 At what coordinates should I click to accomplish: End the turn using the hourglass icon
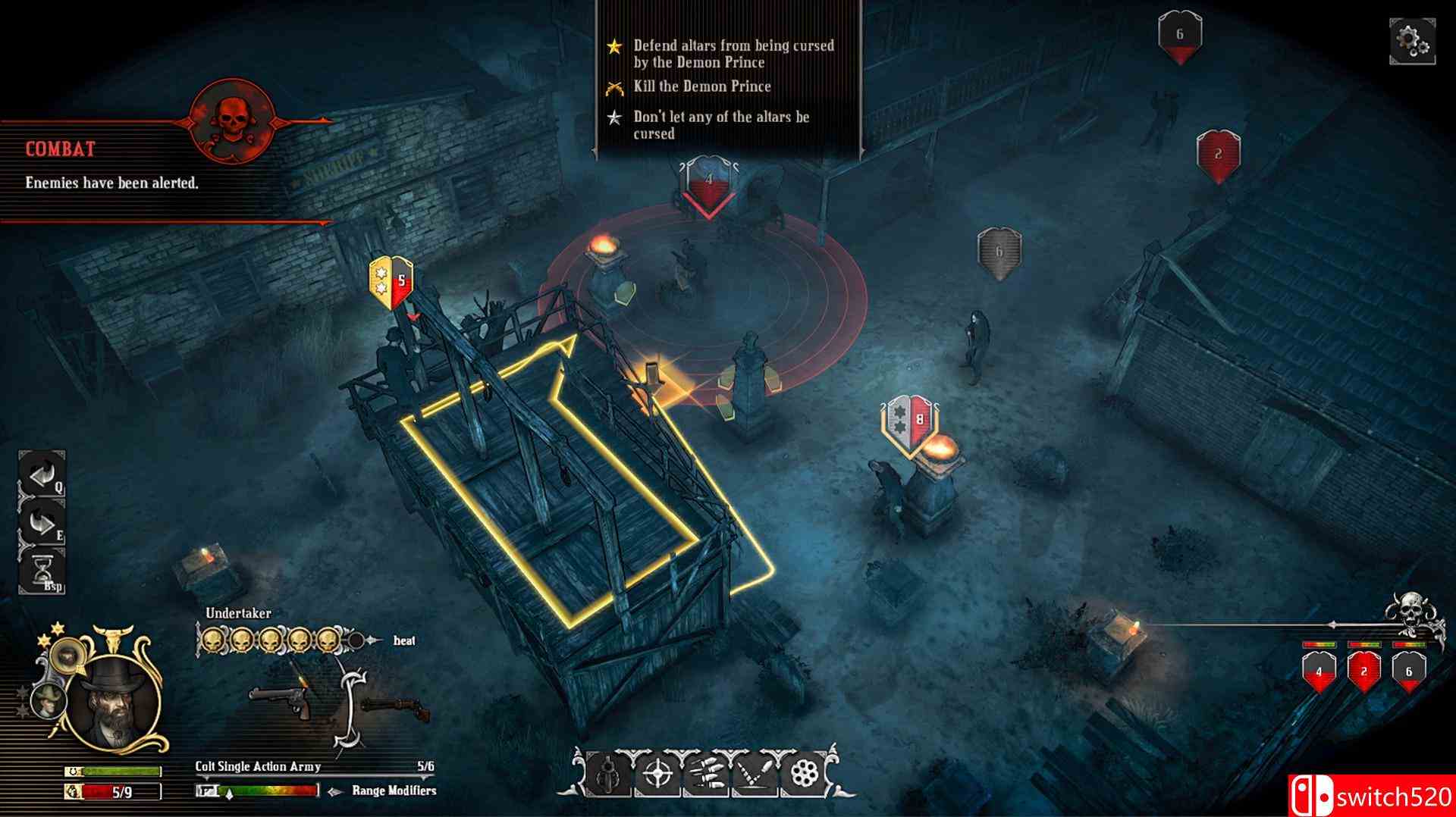tap(42, 568)
